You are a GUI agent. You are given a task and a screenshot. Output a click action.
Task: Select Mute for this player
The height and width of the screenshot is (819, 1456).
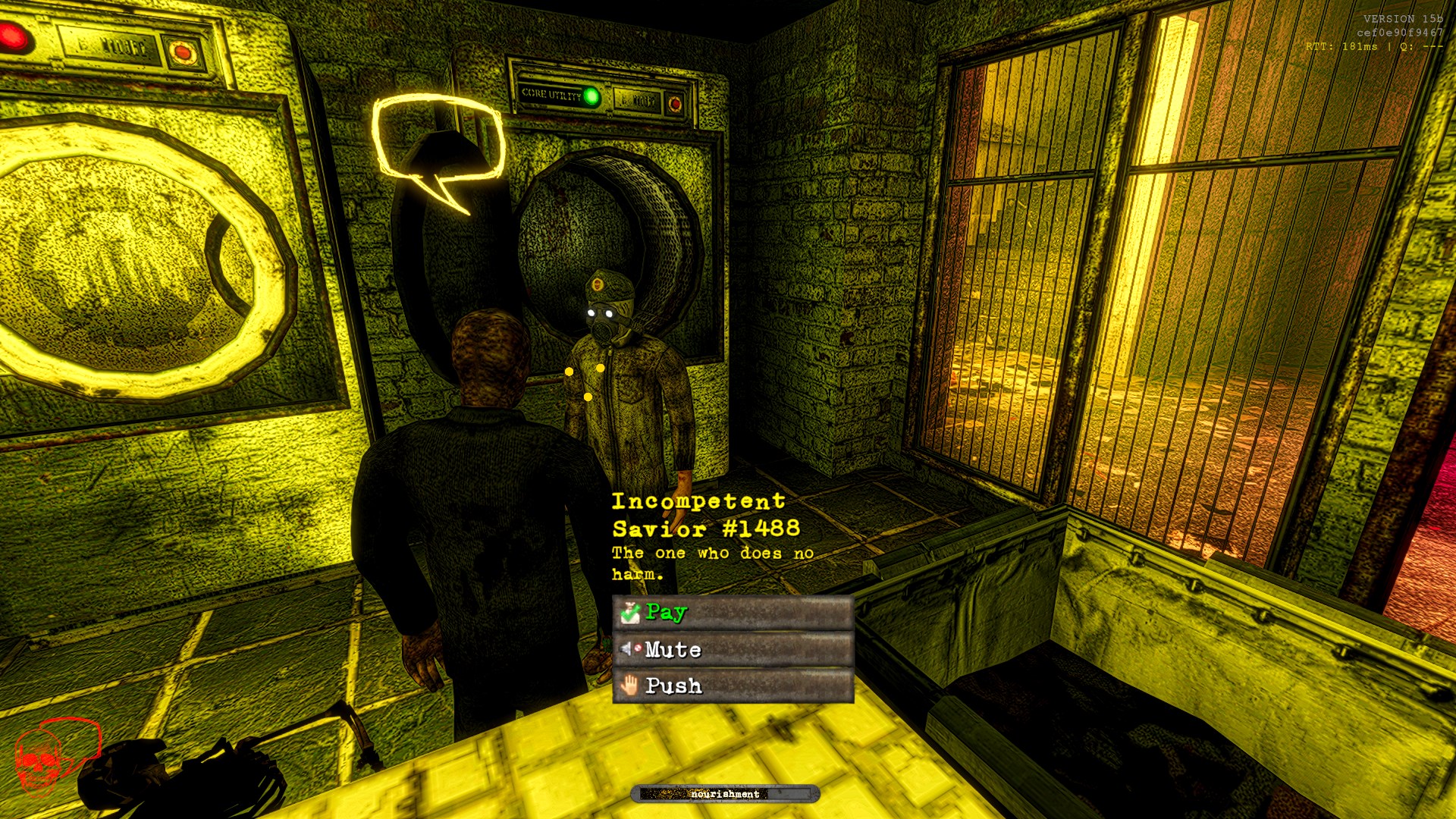pyautogui.click(x=732, y=650)
